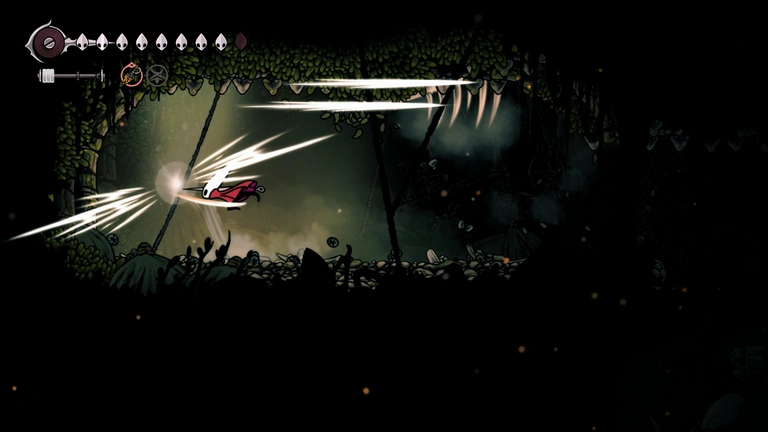Select the orange-ringed equipped tool icon

(x=131, y=74)
